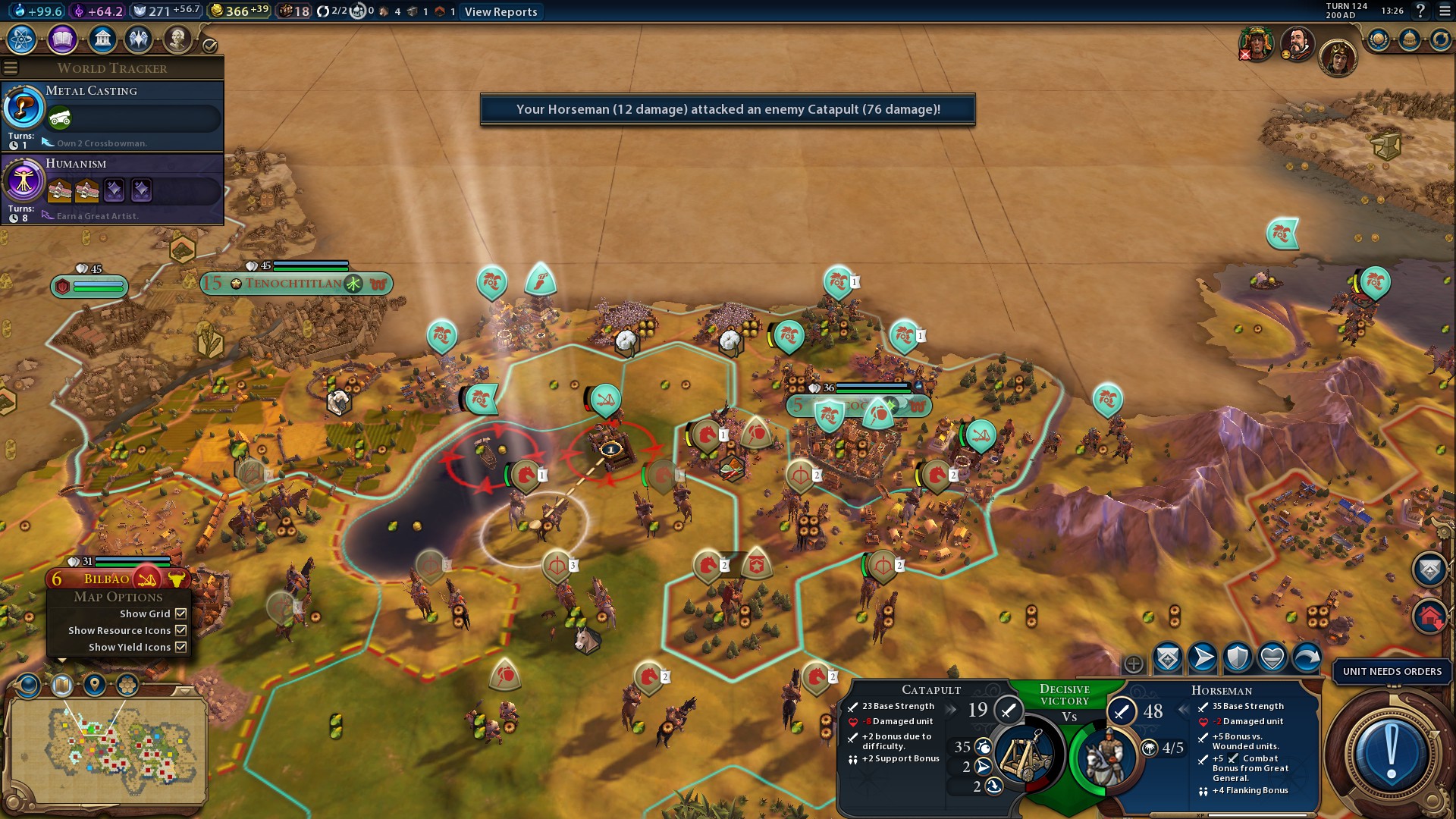Screen dimensions: 1456x819
Task: Fortify the Horseman with the shield action
Action: (x=1237, y=657)
